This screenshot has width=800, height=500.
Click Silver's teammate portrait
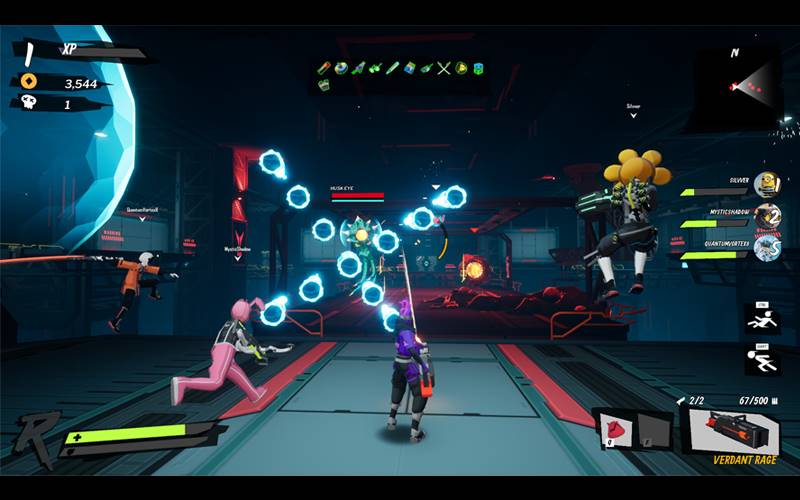[x=766, y=185]
